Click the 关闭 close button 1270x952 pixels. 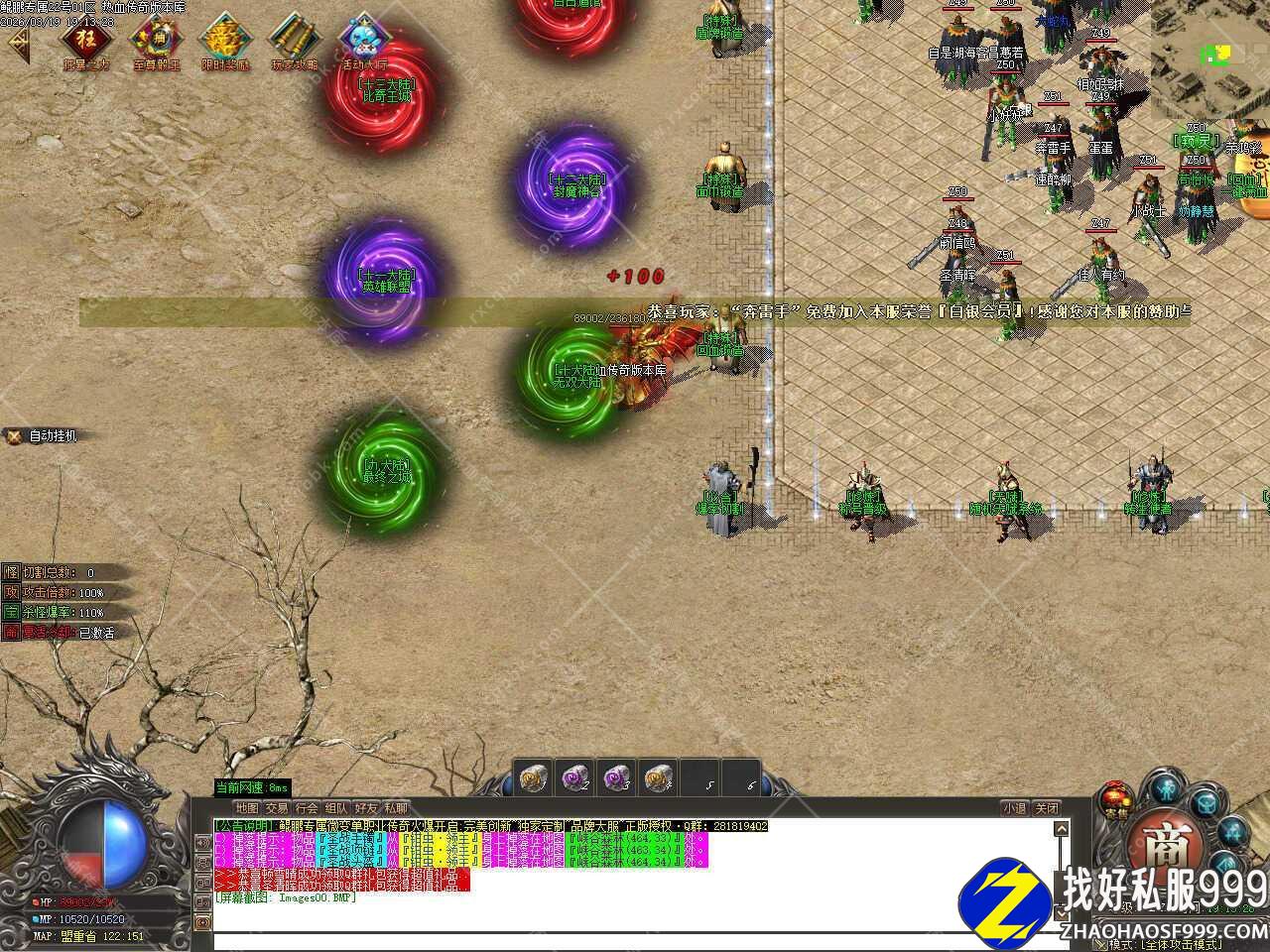1047,808
